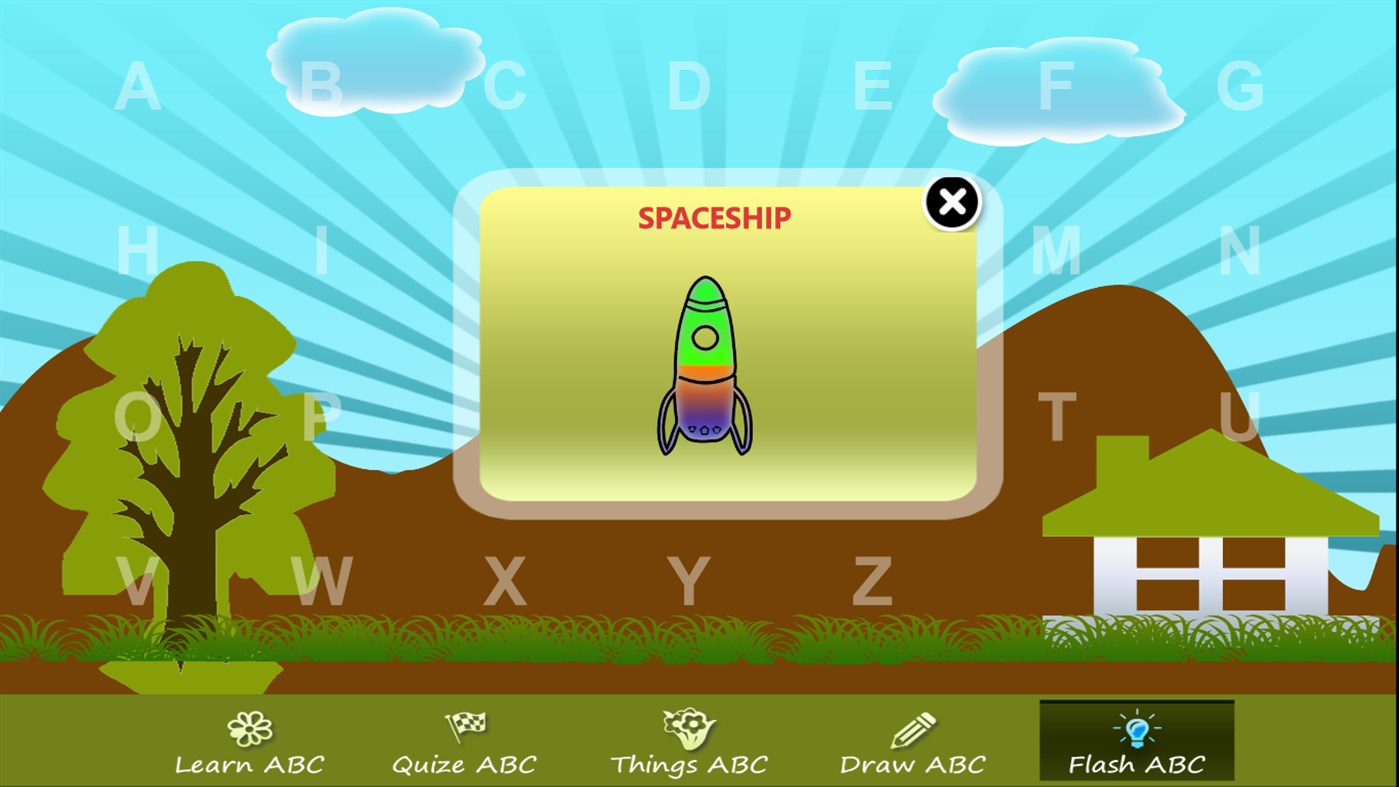Click the Quize ABC racing flag icon
Screen dimensions: 1399x787
coord(464,725)
